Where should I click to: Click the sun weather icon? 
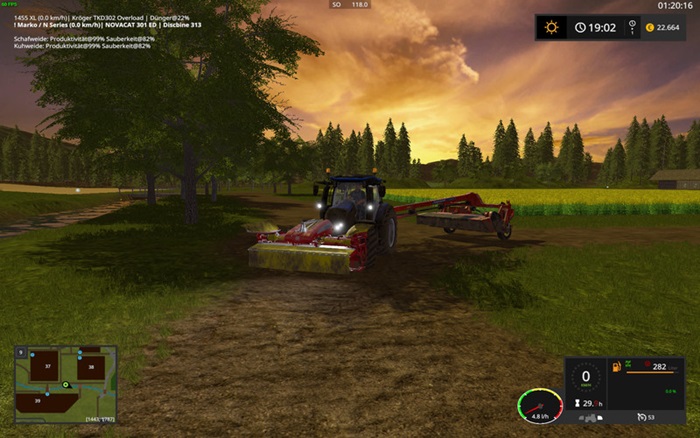(550, 28)
